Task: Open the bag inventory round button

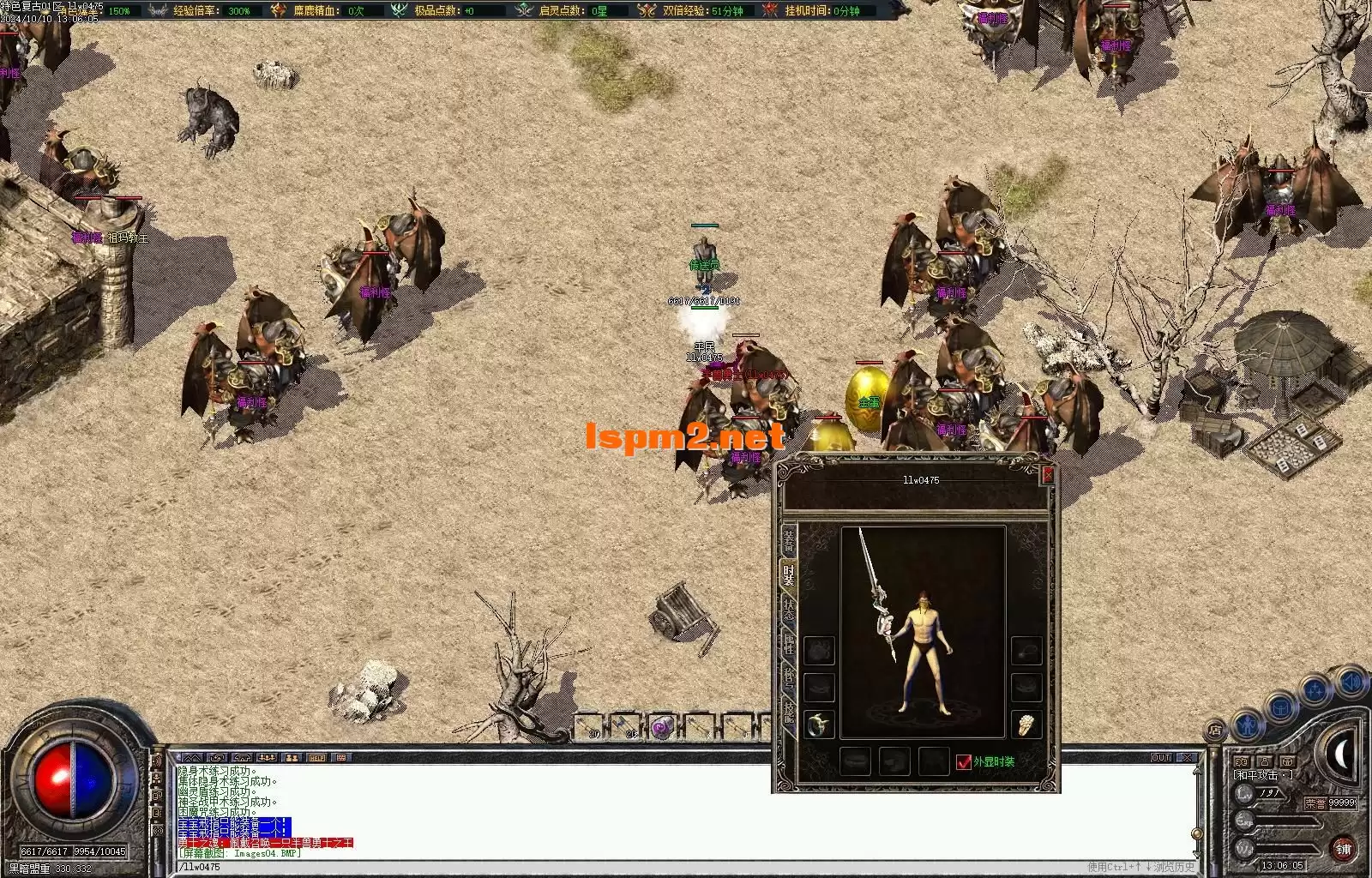Action: coord(1280,708)
